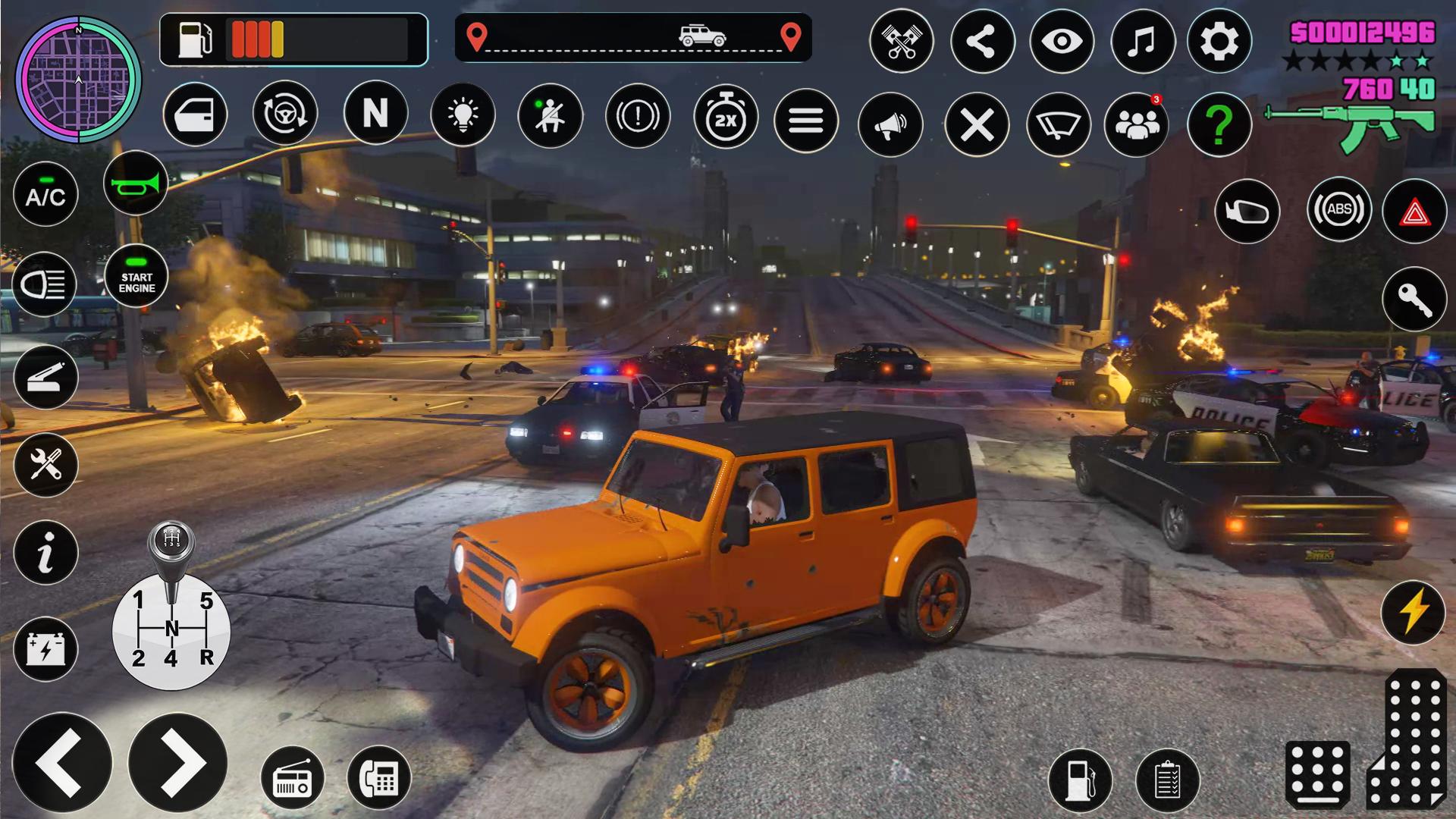Toggle the red hazard triangle lights
The width and height of the screenshot is (1456, 819).
[1414, 212]
